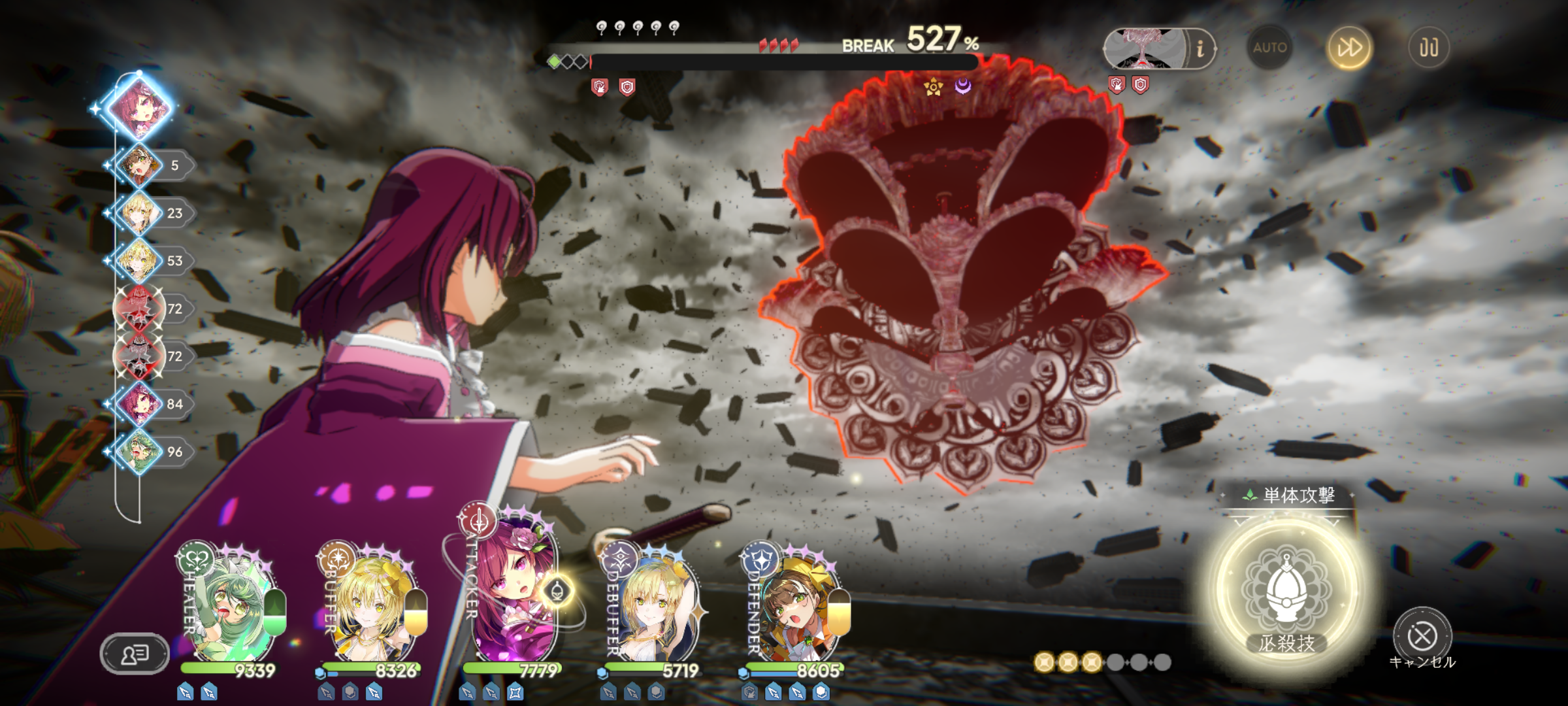The height and width of the screenshot is (706, 1568).
Task: Open the party status list button
Action: tap(135, 653)
